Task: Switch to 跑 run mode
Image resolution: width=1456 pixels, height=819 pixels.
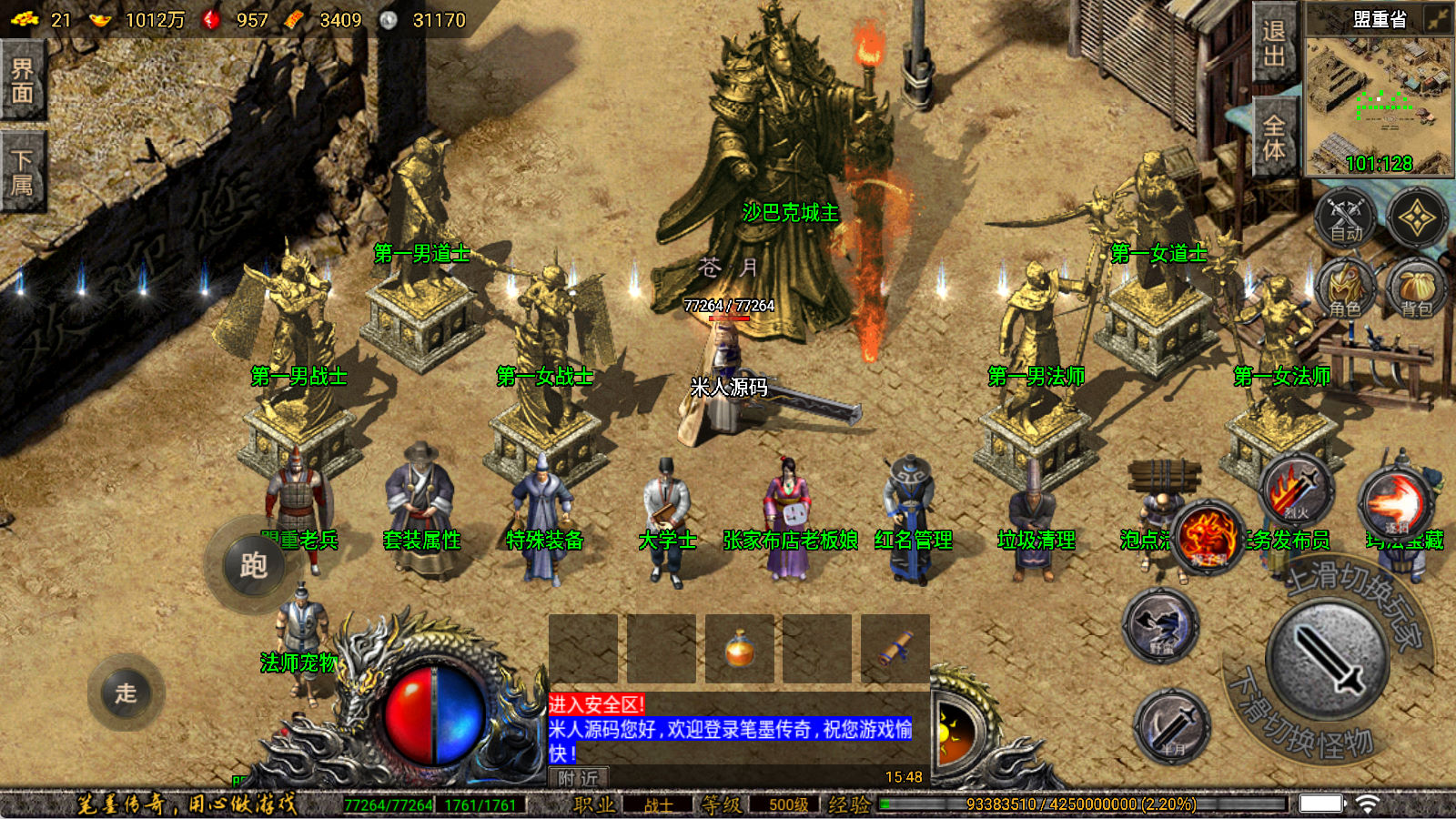Action: point(253,565)
